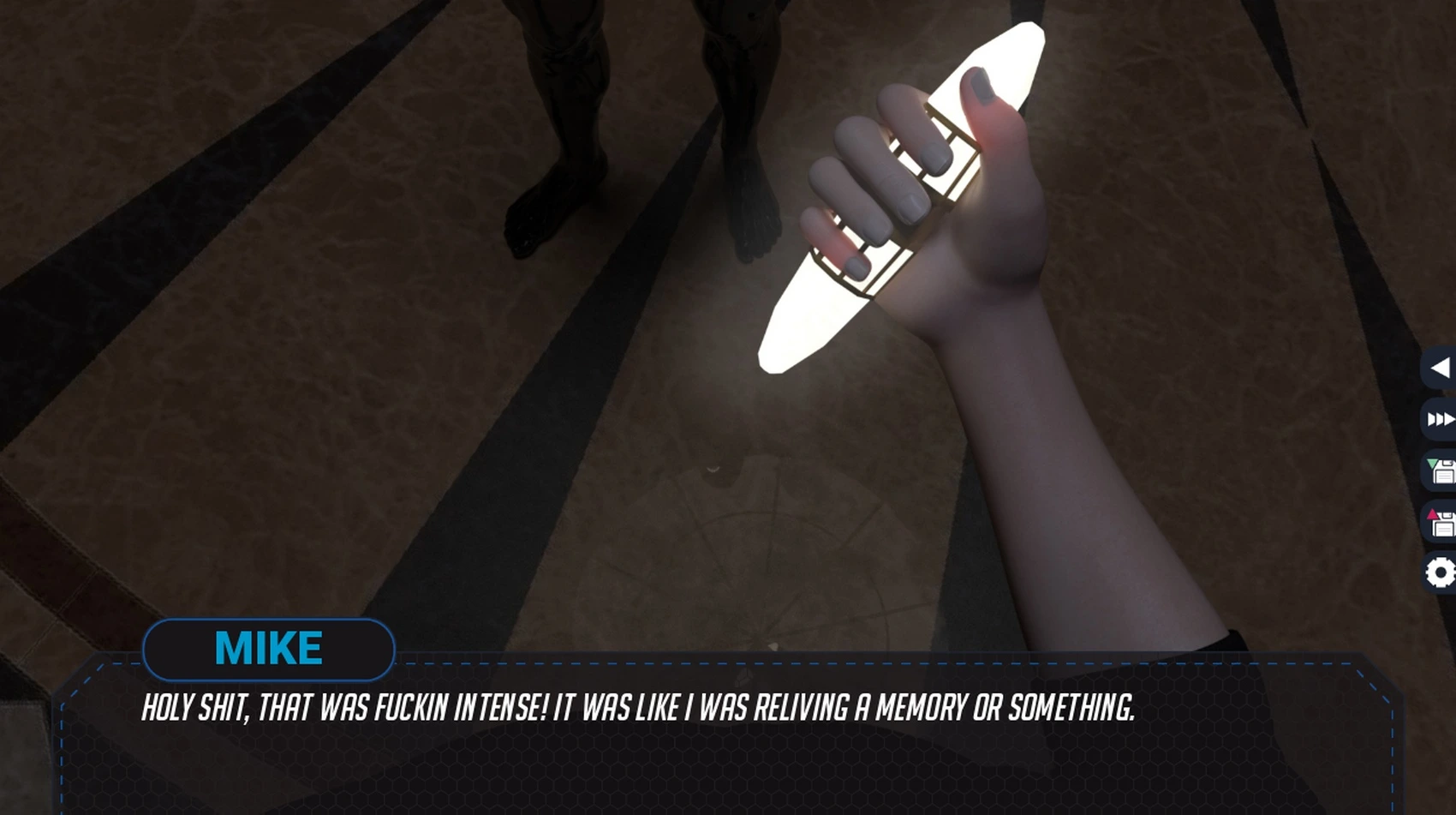Go back with the left arrow button
Screen dimensions: 1456x815
[x=1441, y=369]
